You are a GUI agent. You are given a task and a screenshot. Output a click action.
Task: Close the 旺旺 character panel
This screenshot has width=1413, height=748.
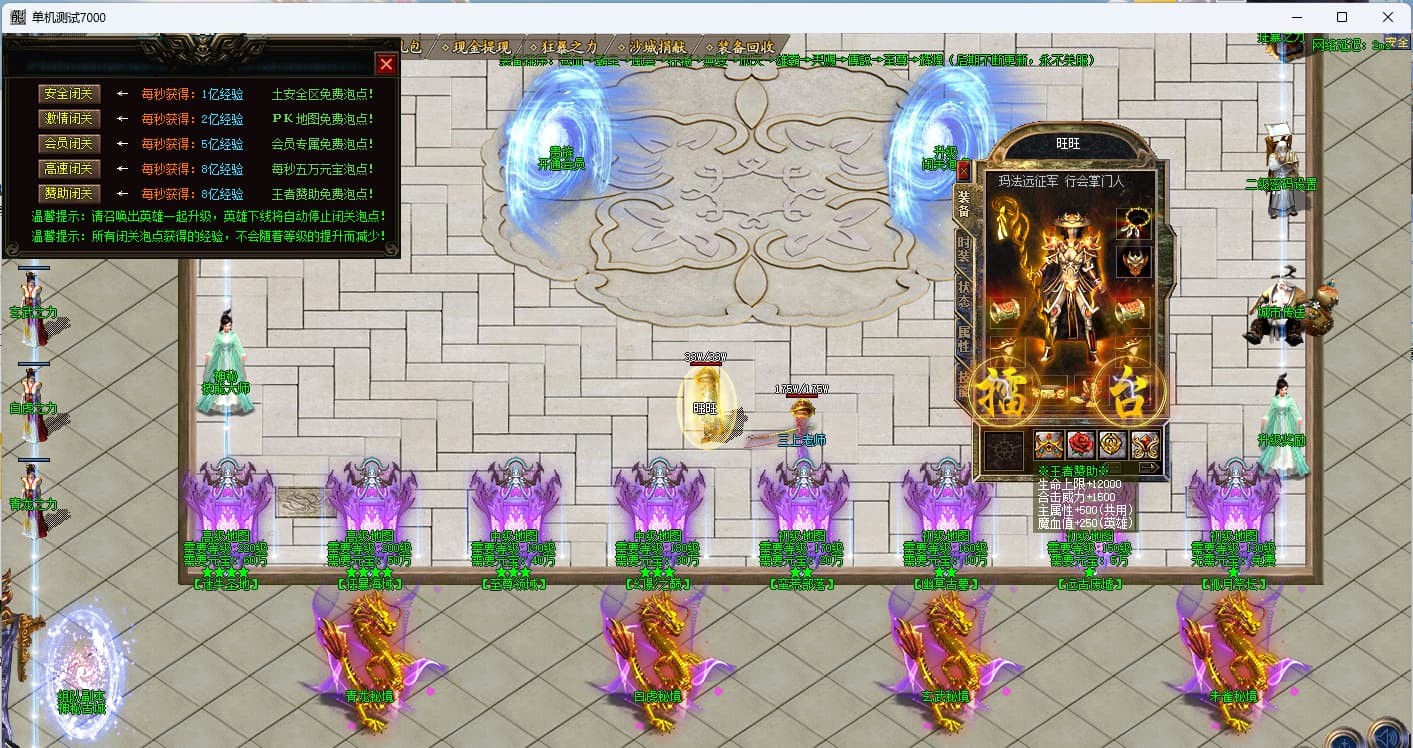tap(964, 170)
